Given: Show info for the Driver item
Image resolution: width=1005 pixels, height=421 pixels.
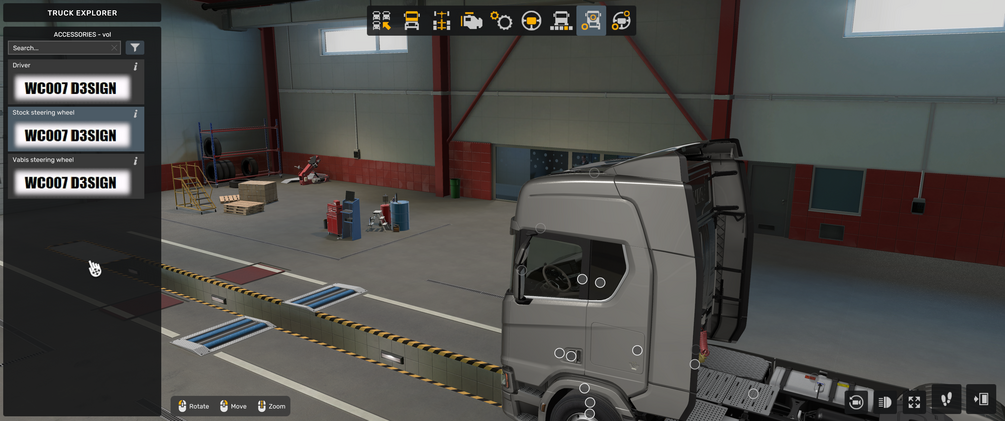Looking at the screenshot, I should point(136,66).
